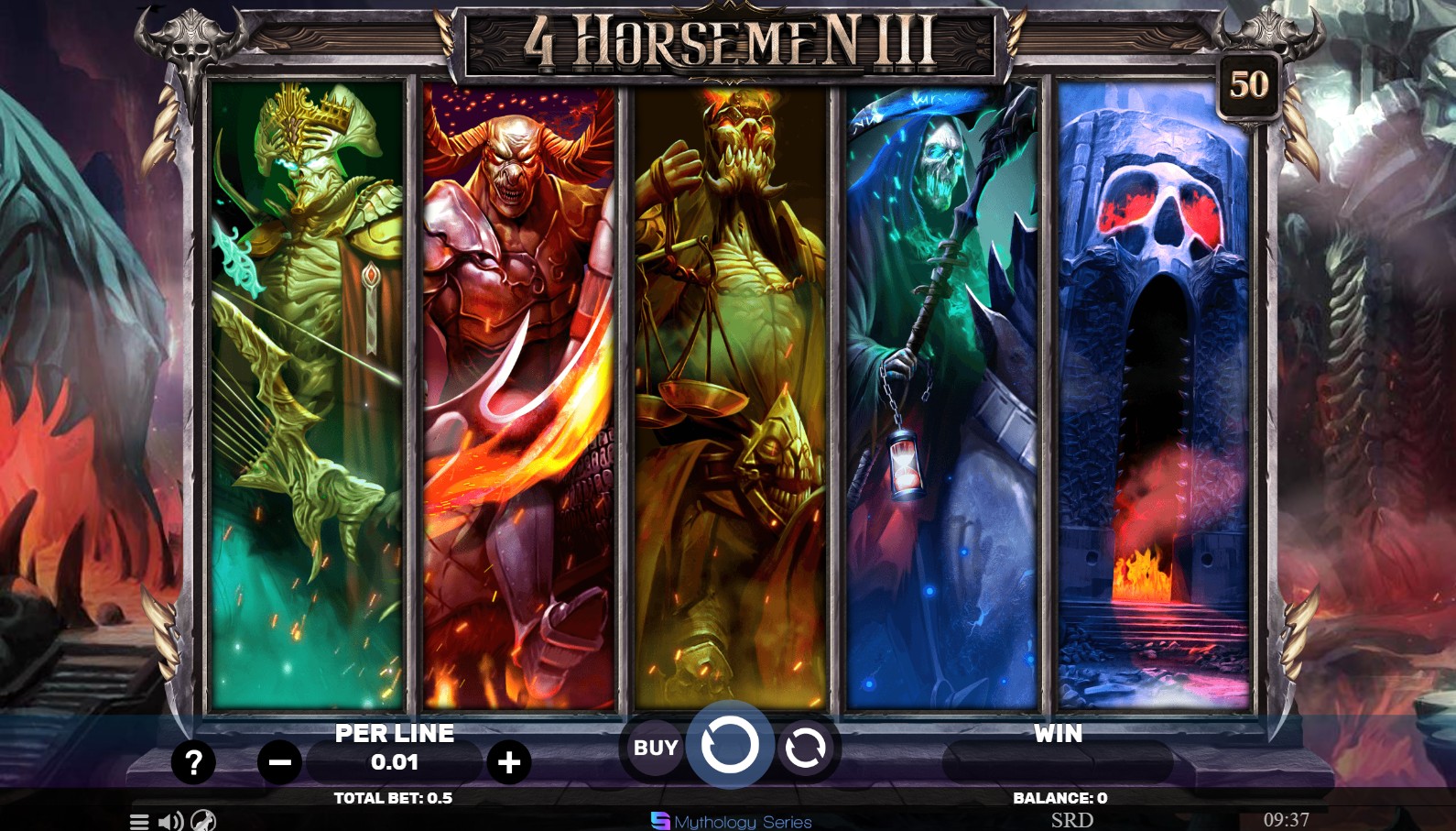Click the BUY feature button
The image size is (1456, 831).
click(653, 748)
